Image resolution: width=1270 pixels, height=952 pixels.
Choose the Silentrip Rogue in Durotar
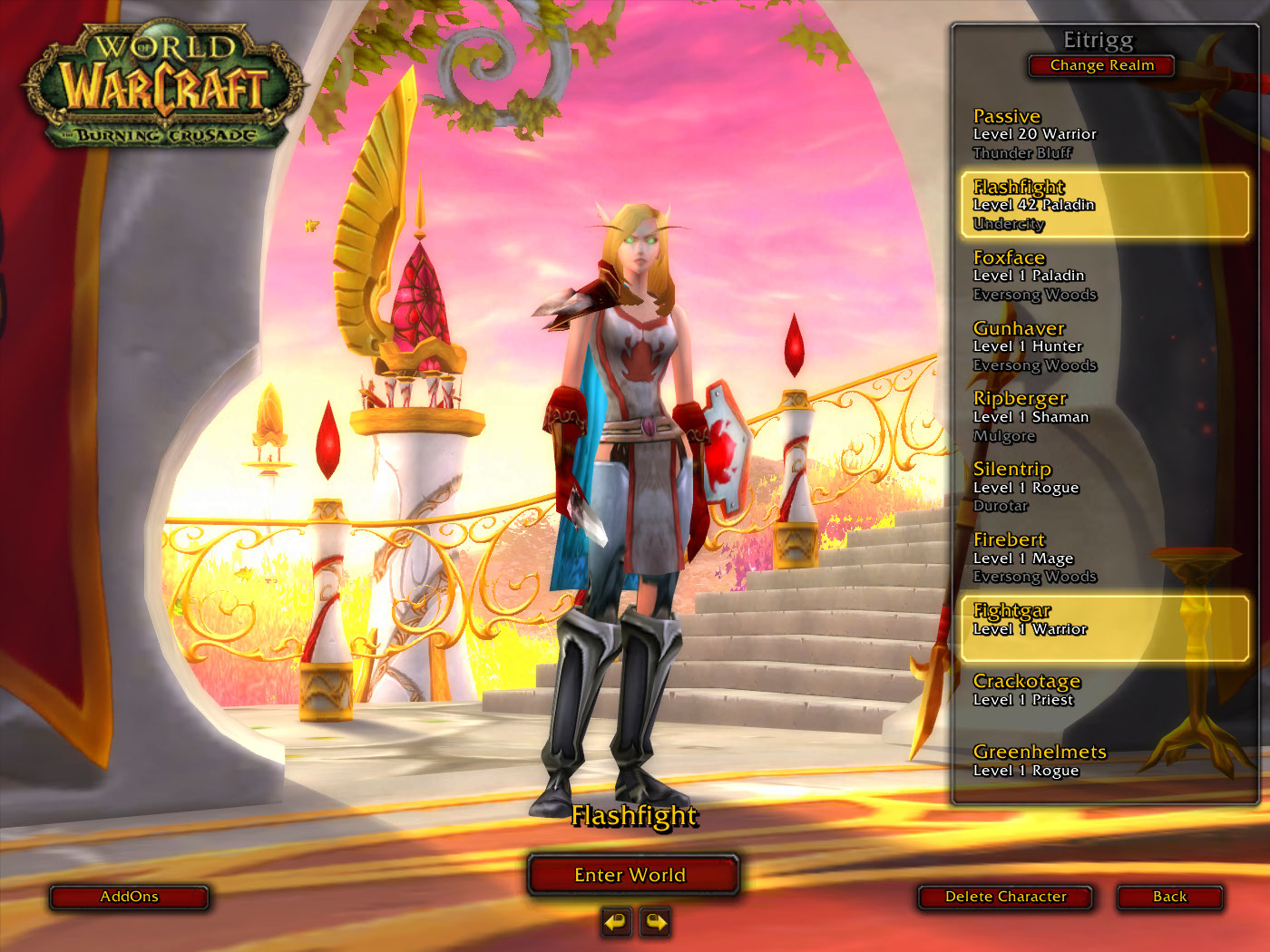point(1103,488)
